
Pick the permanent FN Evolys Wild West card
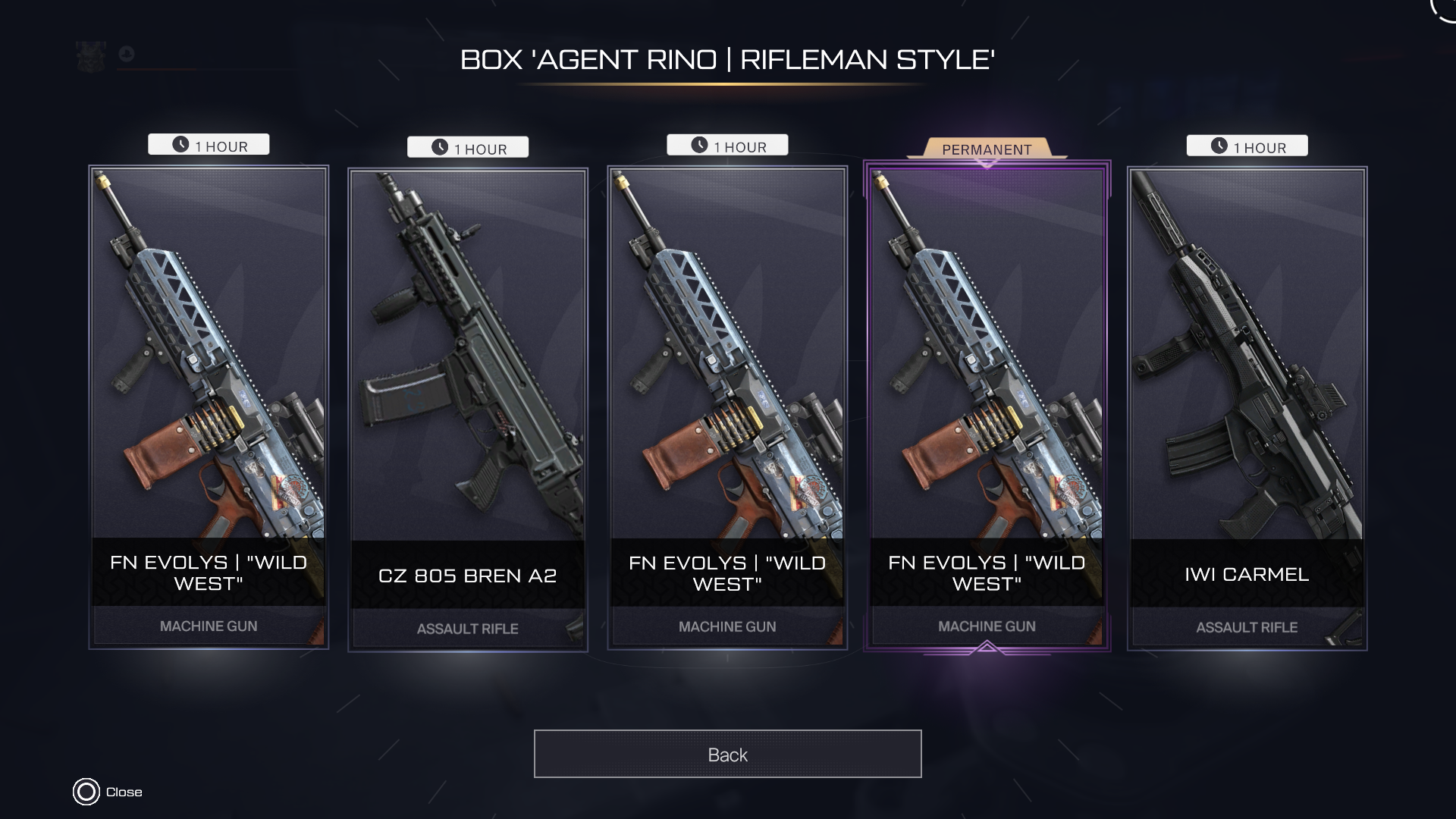(x=987, y=409)
